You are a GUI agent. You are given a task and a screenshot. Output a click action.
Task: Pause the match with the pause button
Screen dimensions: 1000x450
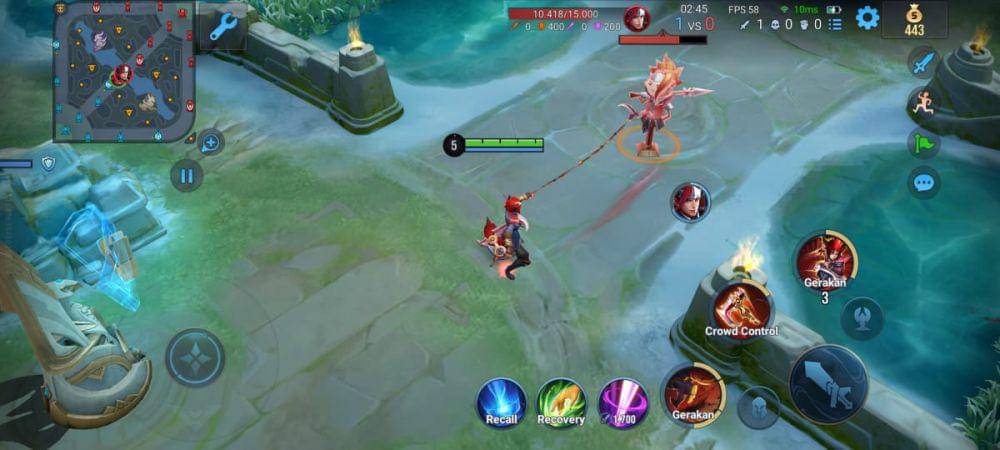click(x=186, y=176)
